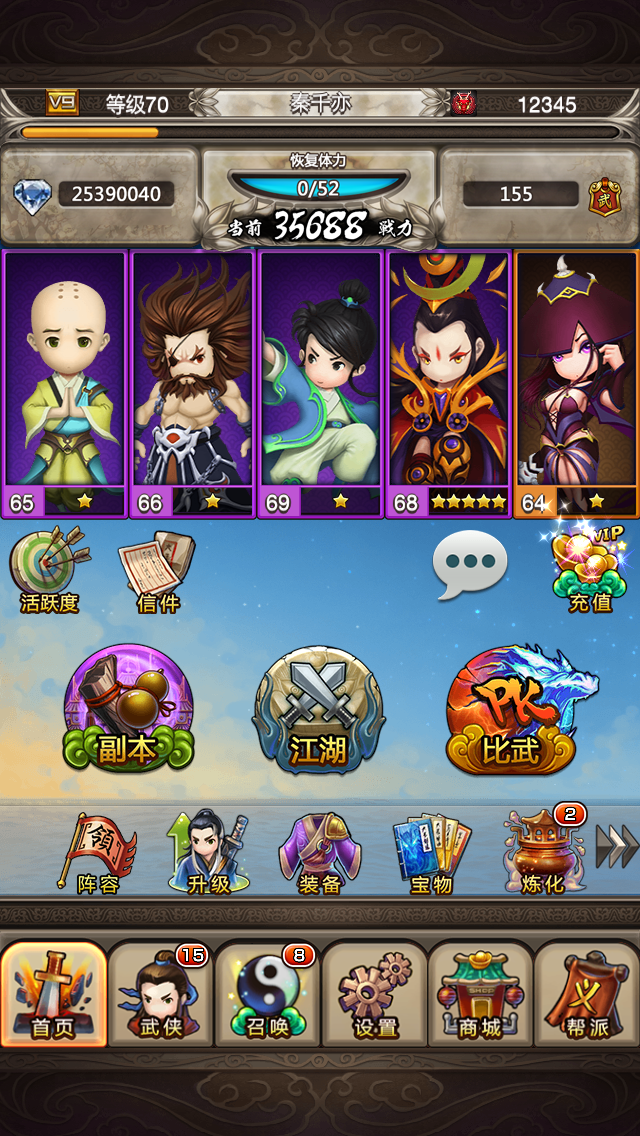Switch to the 武侠 heroes tab

pos(161,994)
